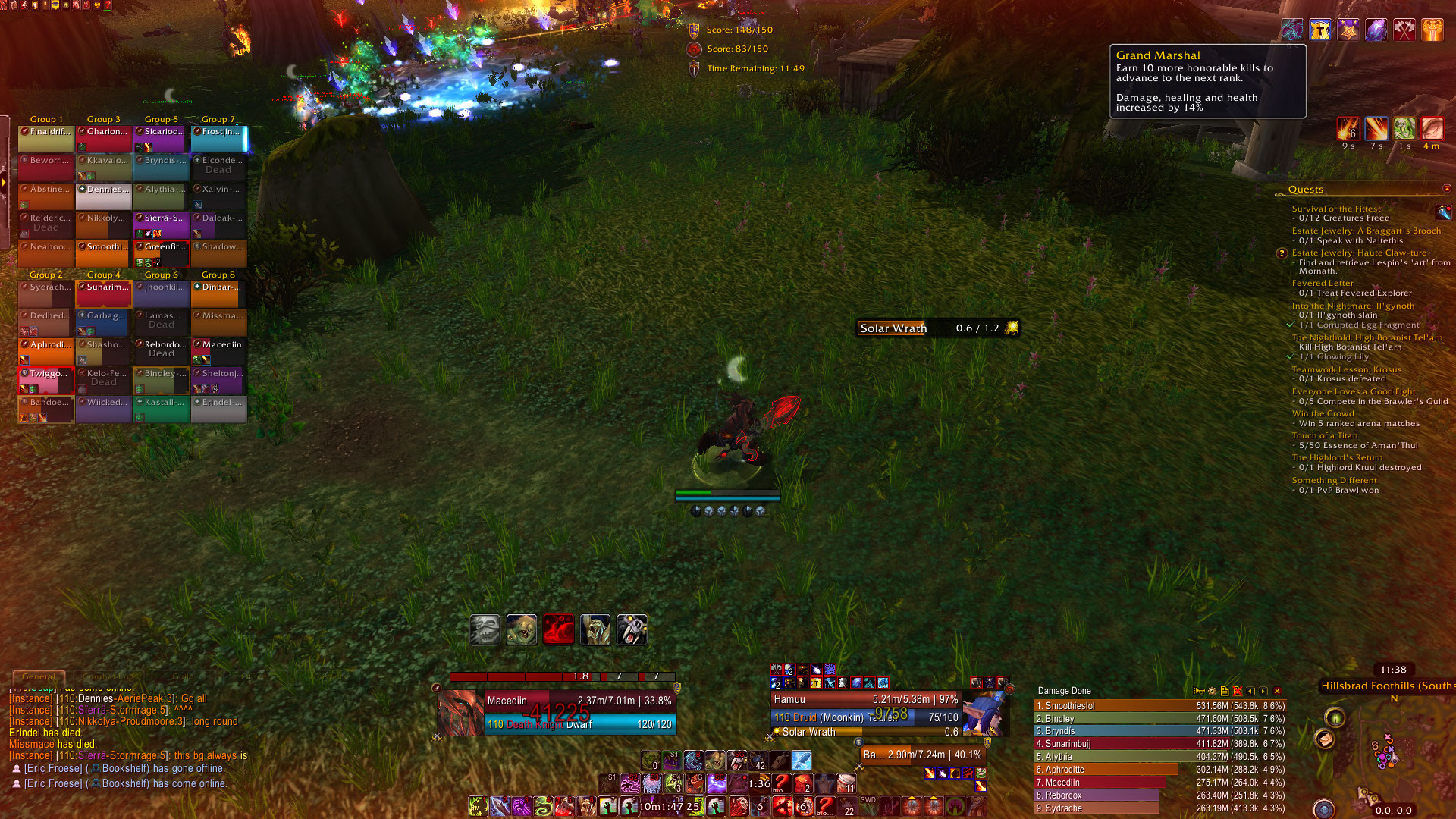Click Hamuu's Moonkin druid portrait
The width and height of the screenshot is (1456, 819).
click(986, 713)
